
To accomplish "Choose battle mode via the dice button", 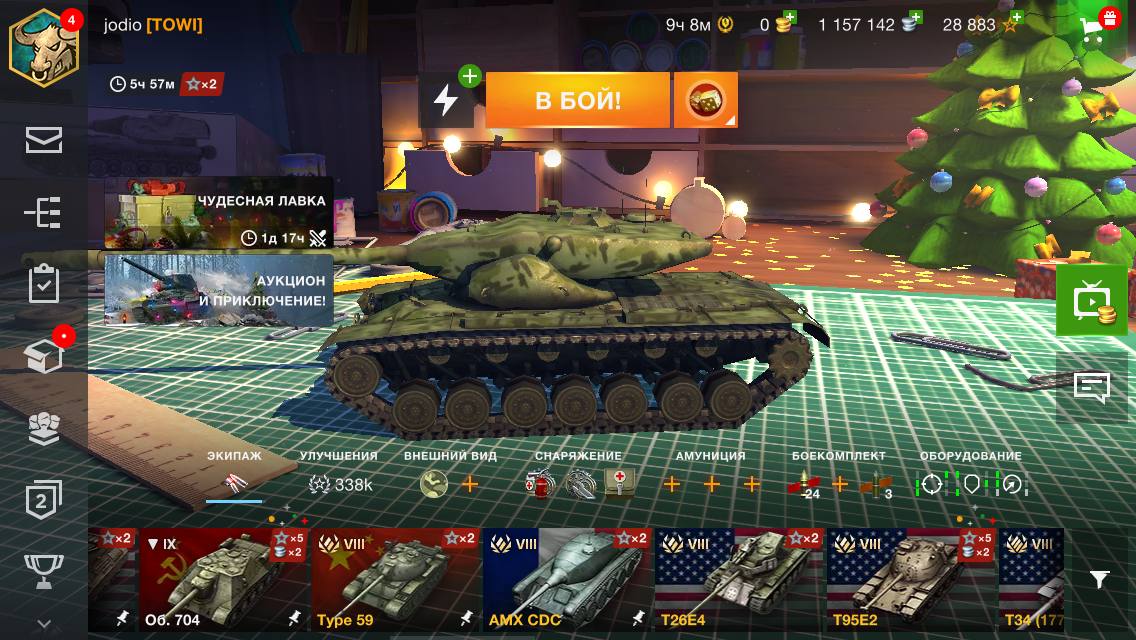I will pos(705,100).
